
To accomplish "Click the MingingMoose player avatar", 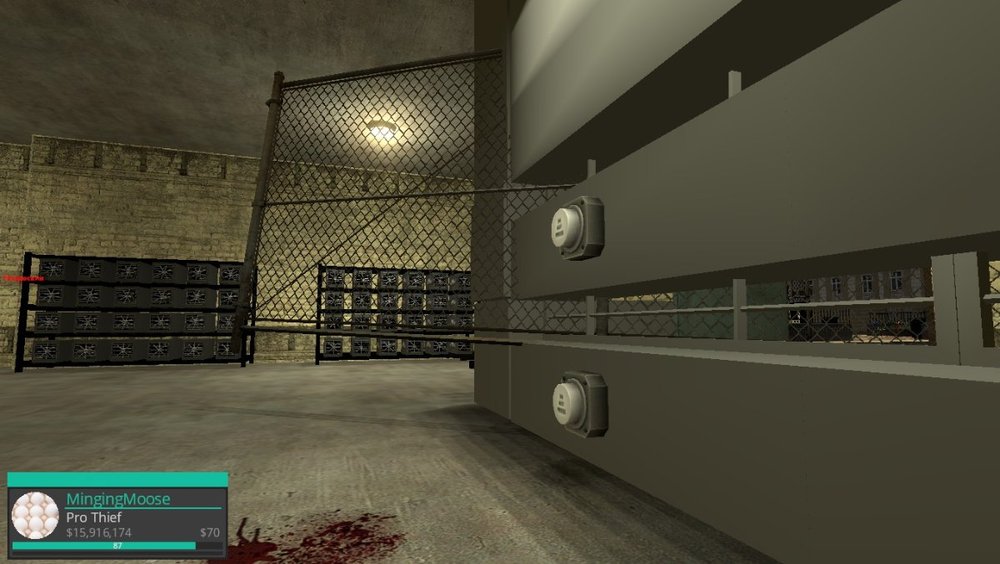I will pos(35,515).
